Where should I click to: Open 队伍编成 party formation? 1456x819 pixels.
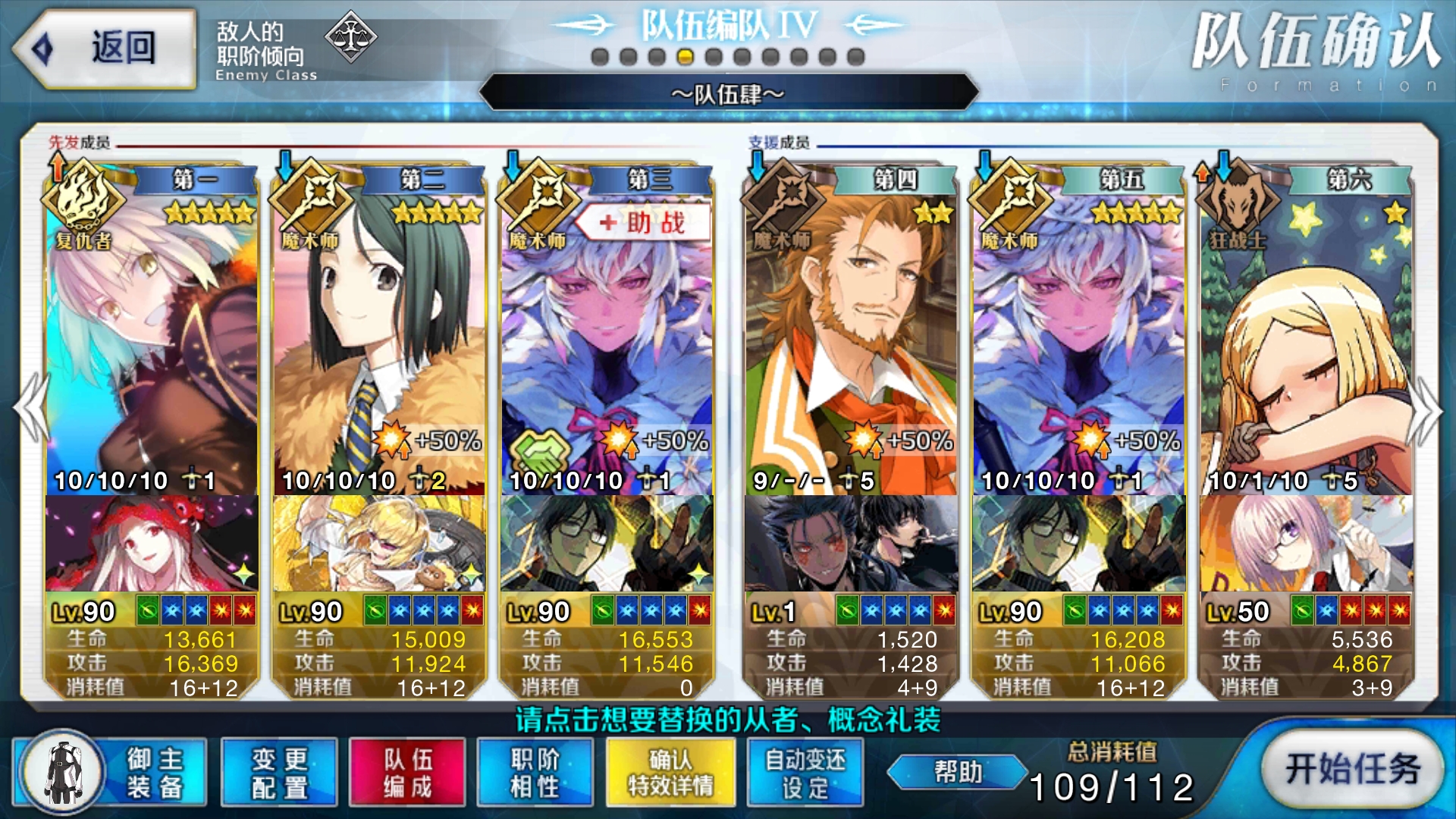tap(407, 772)
